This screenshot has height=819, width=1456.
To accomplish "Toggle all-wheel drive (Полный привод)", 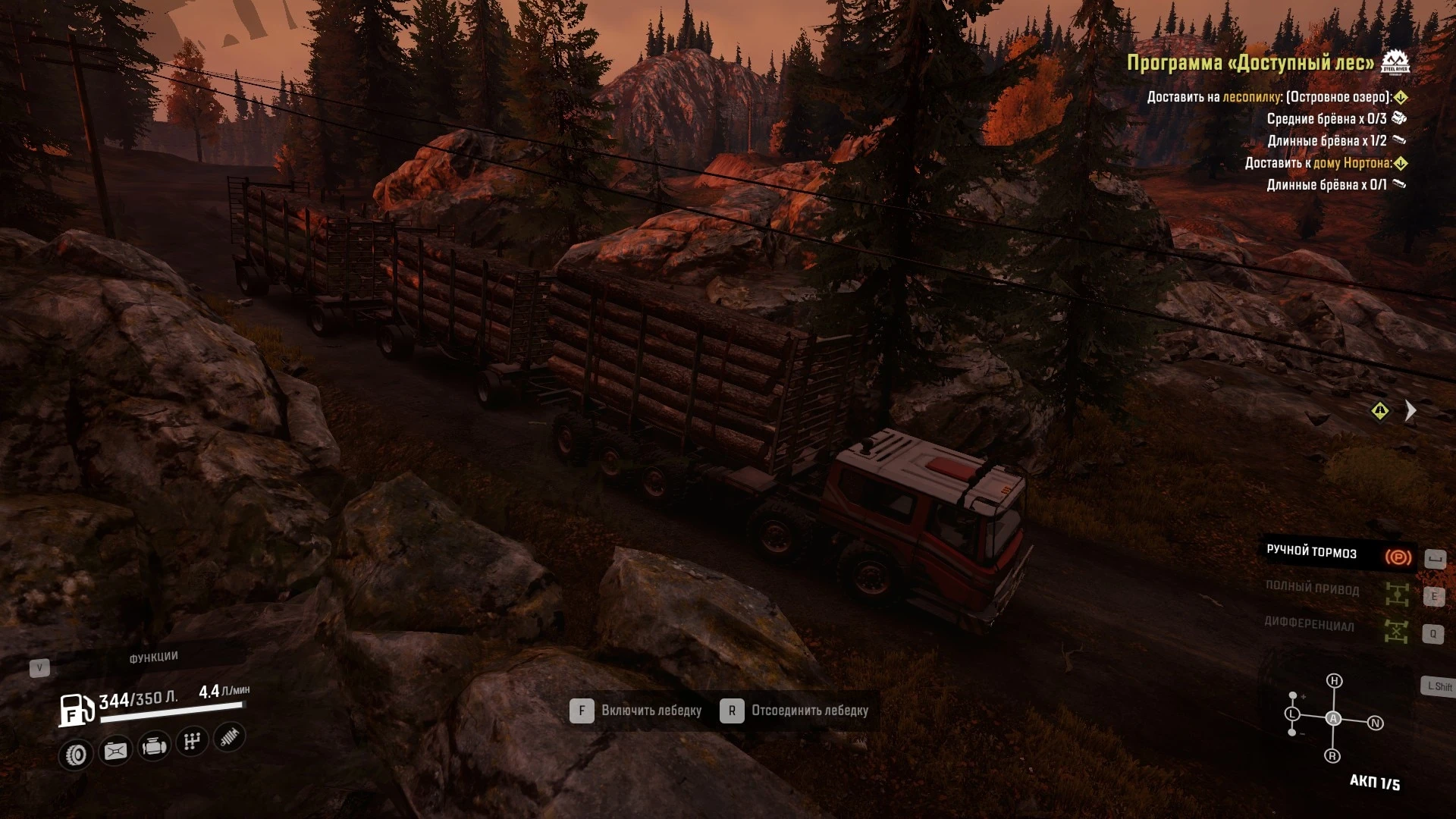I will (1396, 594).
